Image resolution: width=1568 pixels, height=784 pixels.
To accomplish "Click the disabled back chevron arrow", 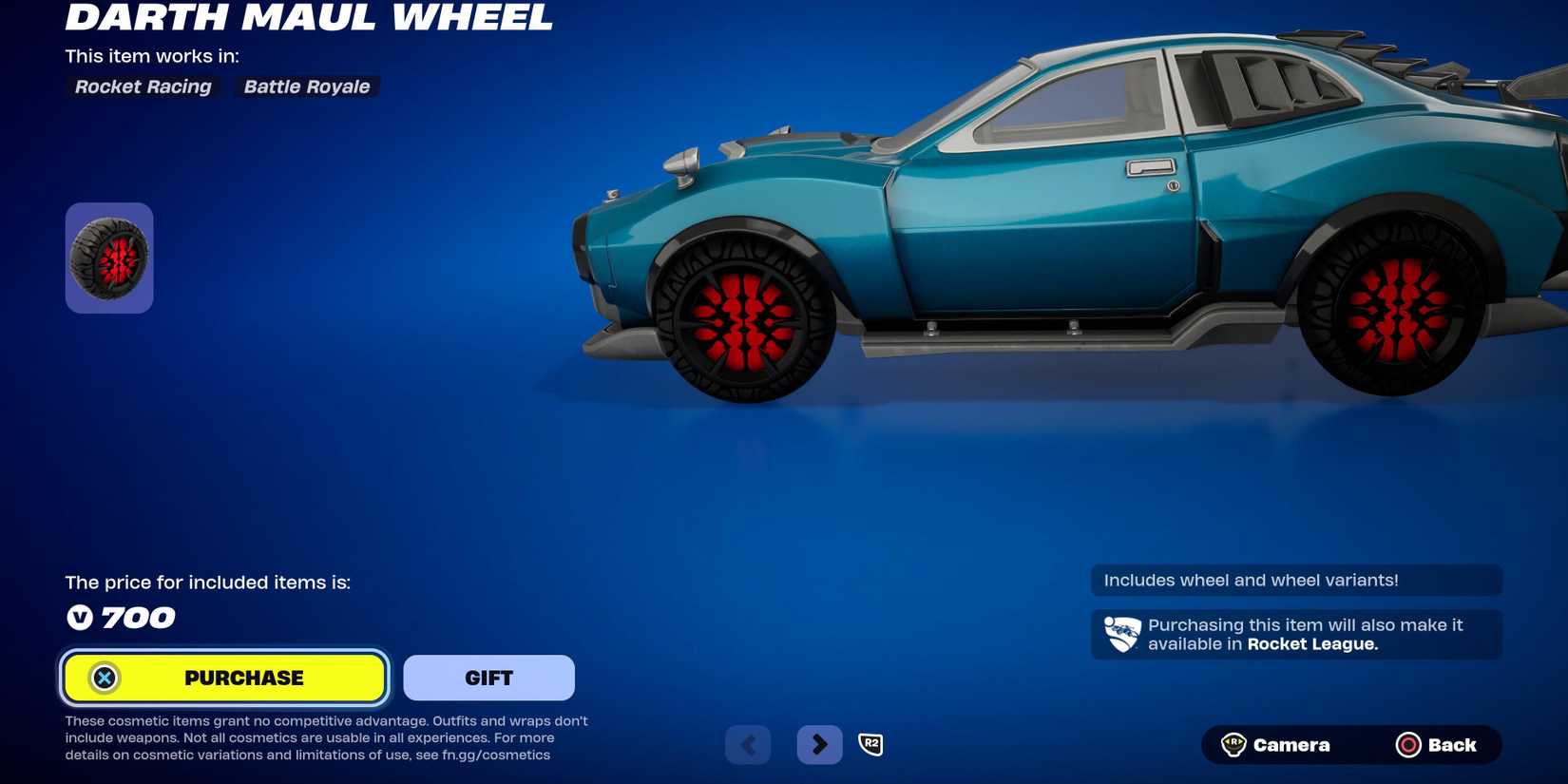I will pos(748,744).
